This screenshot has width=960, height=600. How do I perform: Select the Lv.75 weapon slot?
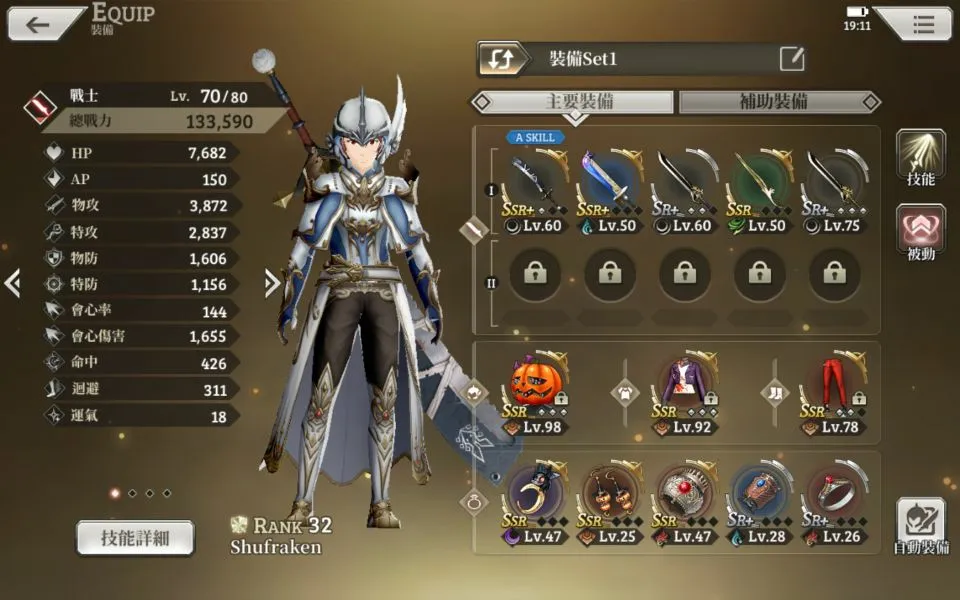(834, 182)
